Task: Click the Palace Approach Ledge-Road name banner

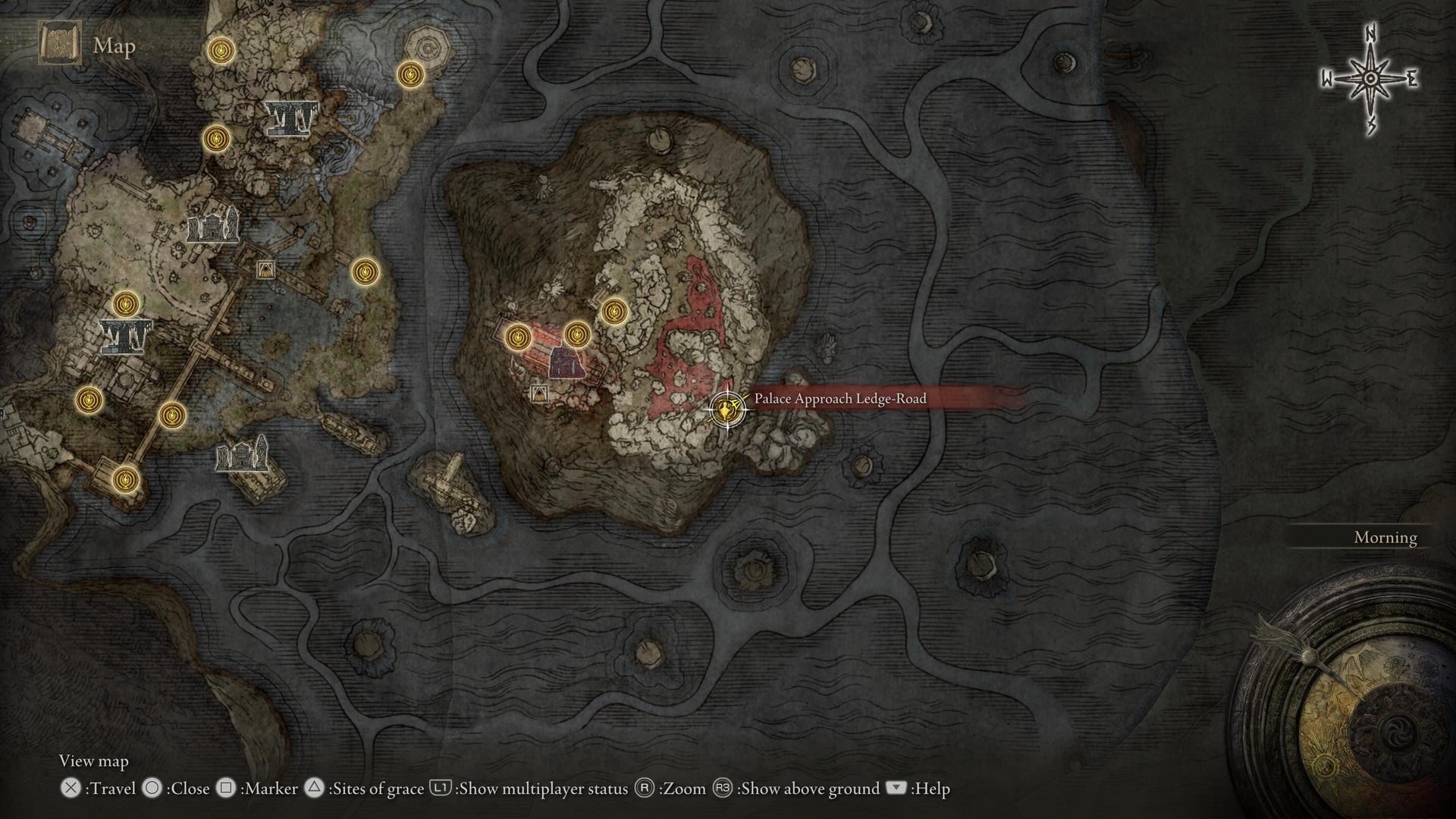Action: point(840,399)
